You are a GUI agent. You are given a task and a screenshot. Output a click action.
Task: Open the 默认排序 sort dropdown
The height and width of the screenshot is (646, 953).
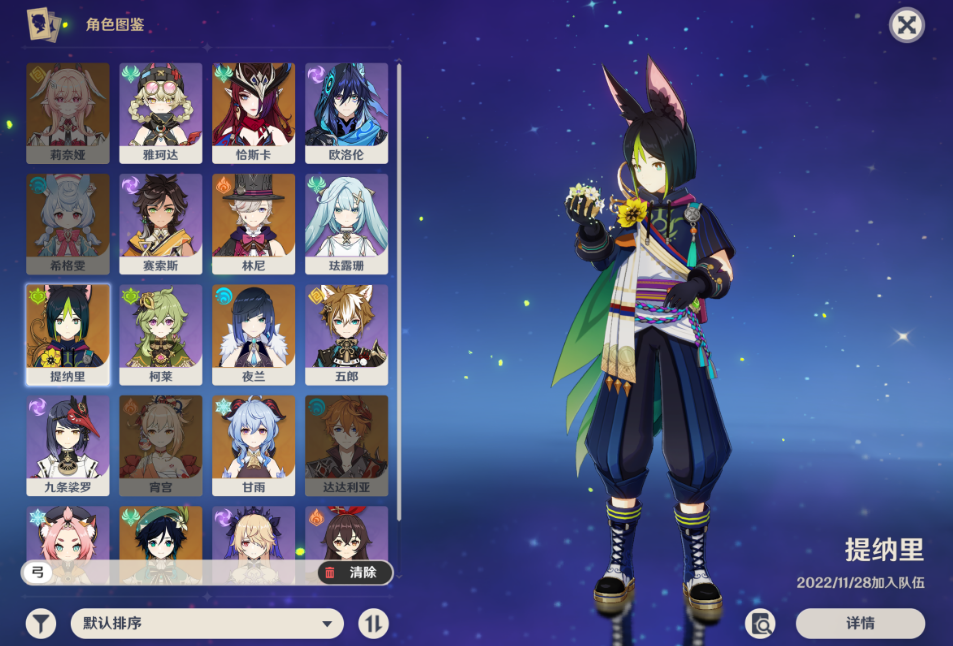click(x=206, y=623)
